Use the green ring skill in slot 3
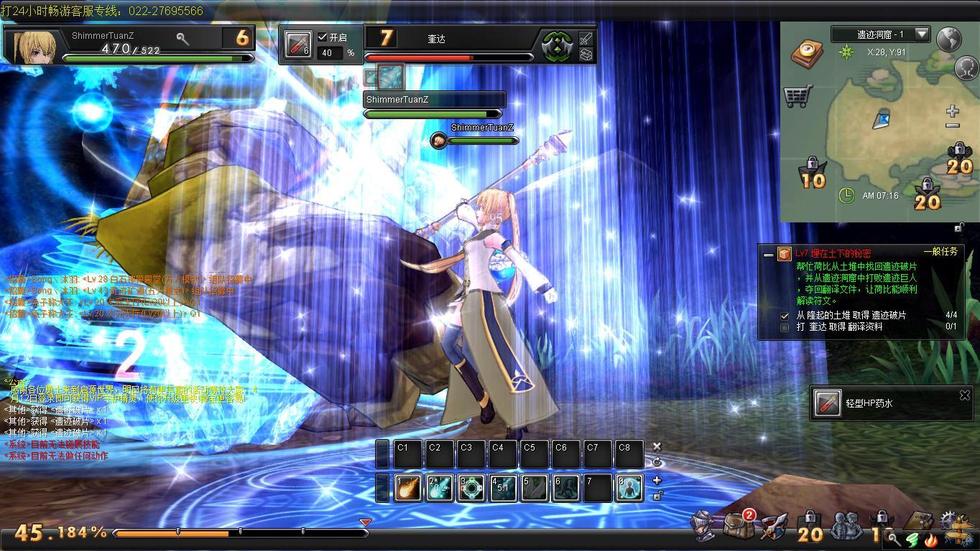The width and height of the screenshot is (980, 551). click(470, 488)
